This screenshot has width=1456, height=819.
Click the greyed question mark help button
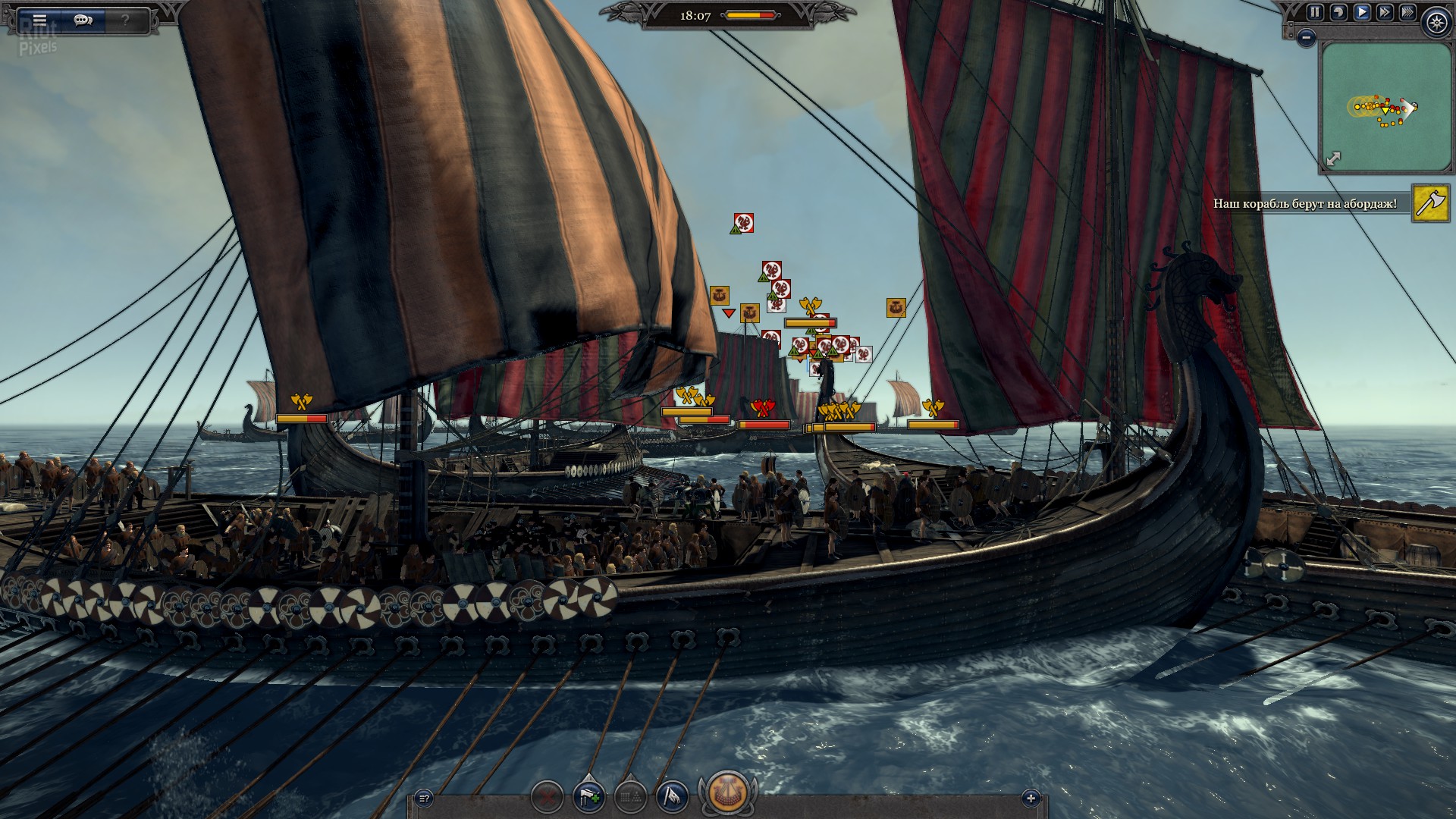coord(126,20)
